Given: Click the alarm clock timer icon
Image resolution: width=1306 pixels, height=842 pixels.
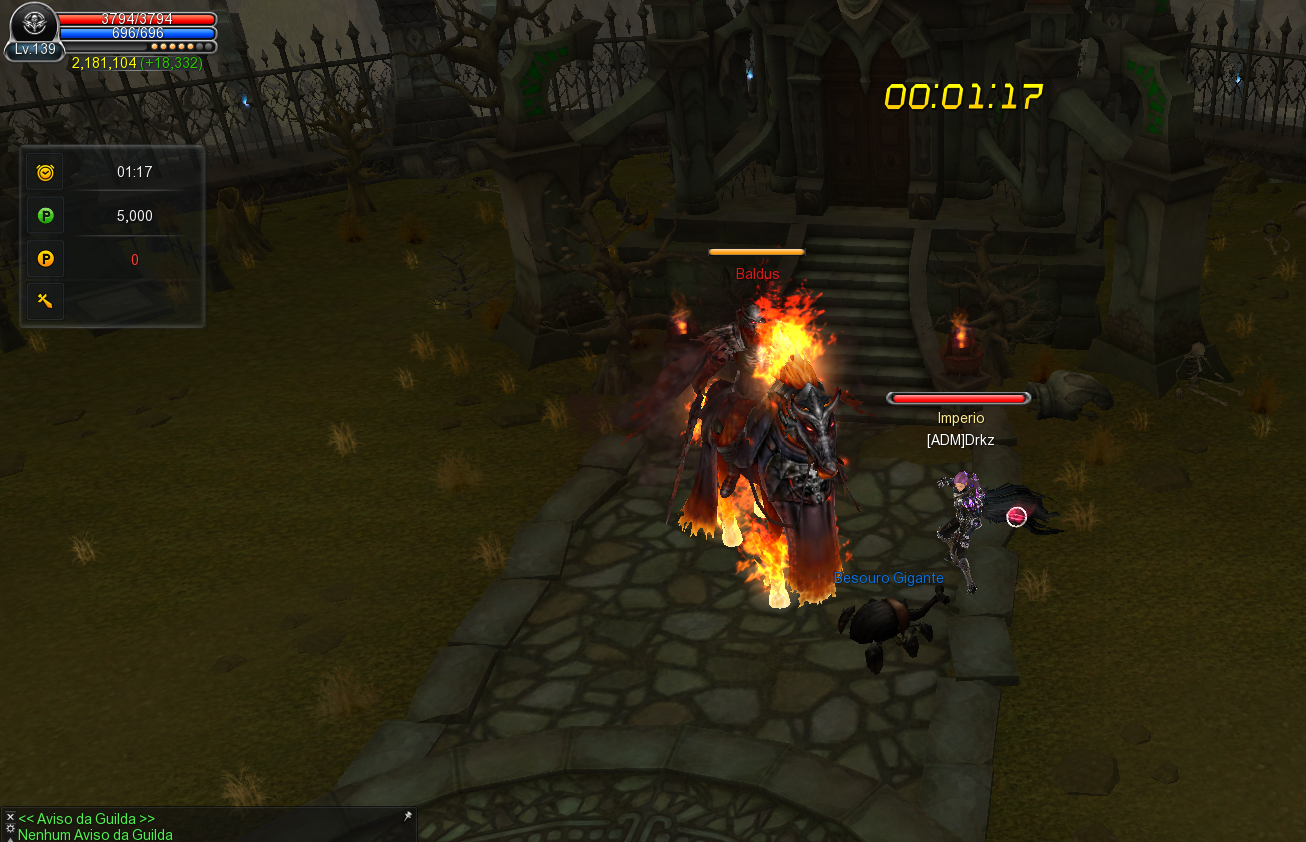Looking at the screenshot, I should [x=45, y=172].
